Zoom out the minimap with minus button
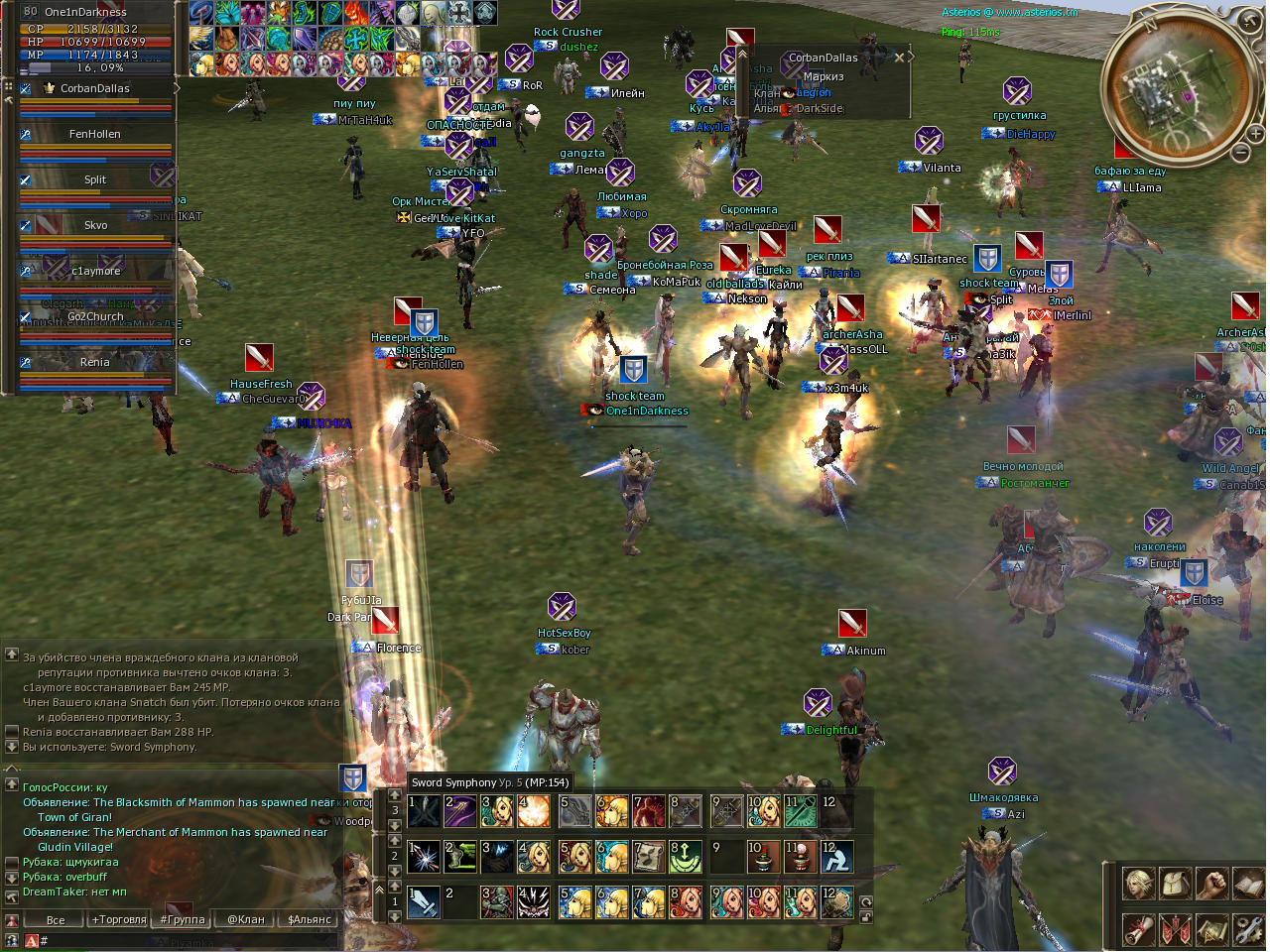The image size is (1270, 952). point(1241,153)
